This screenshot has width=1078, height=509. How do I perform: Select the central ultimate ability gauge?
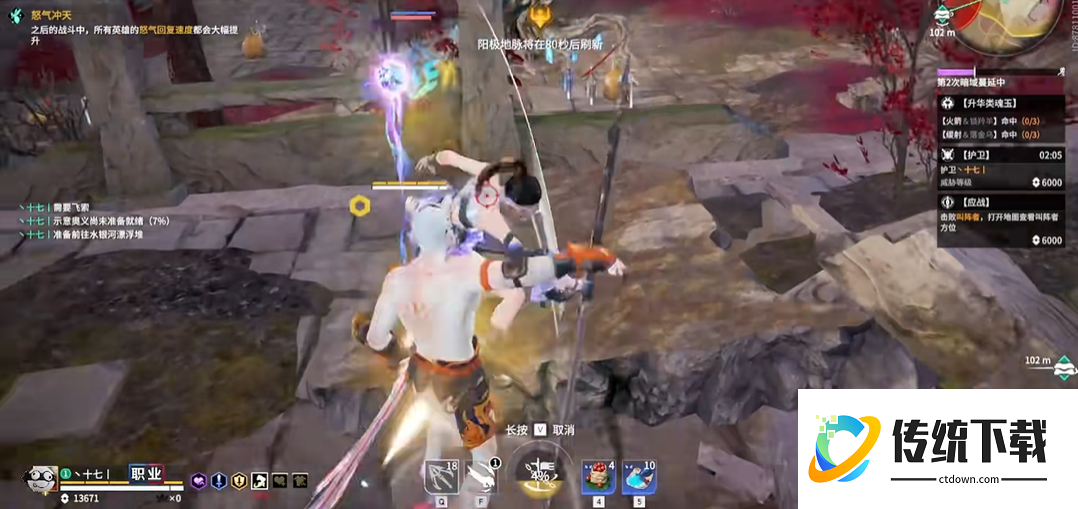539,472
